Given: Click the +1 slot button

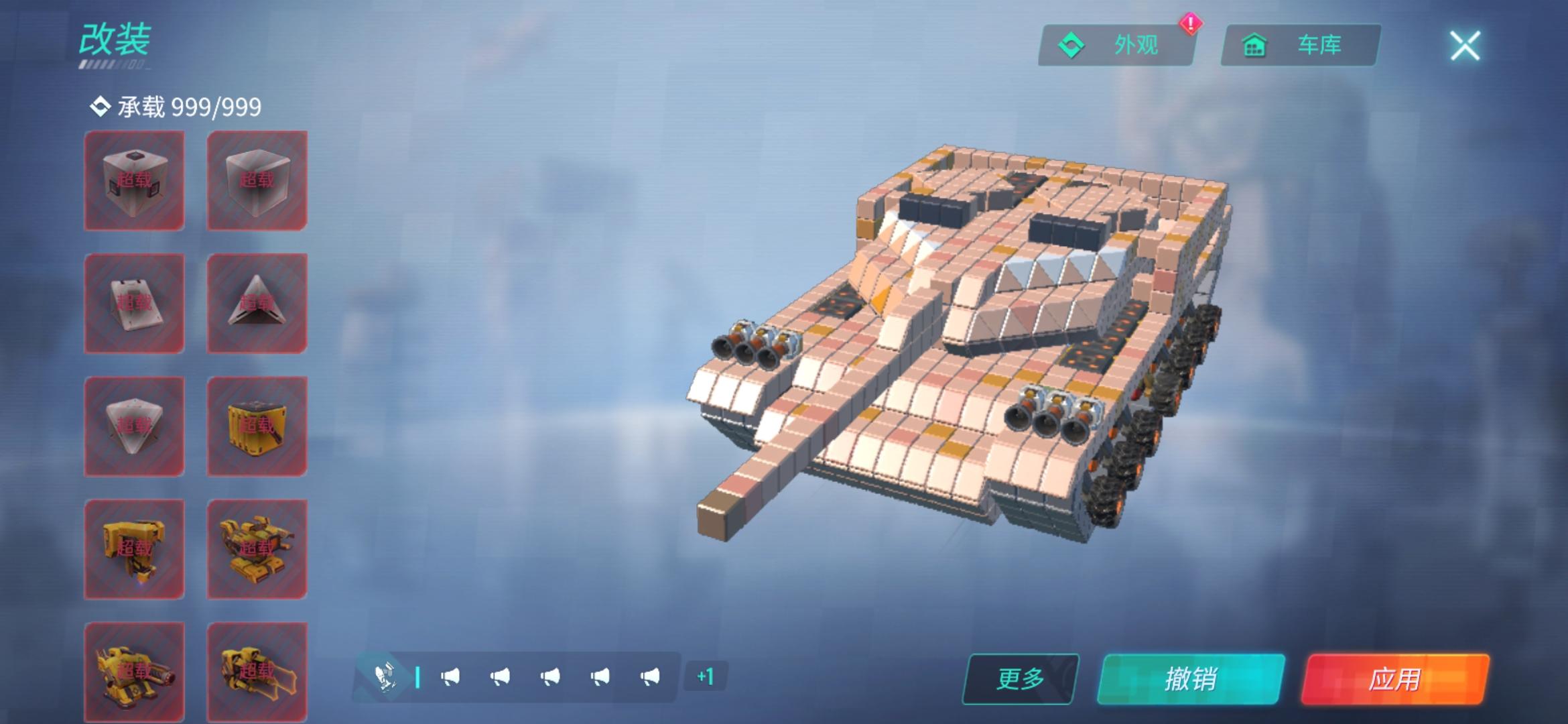Looking at the screenshot, I should pos(705,676).
